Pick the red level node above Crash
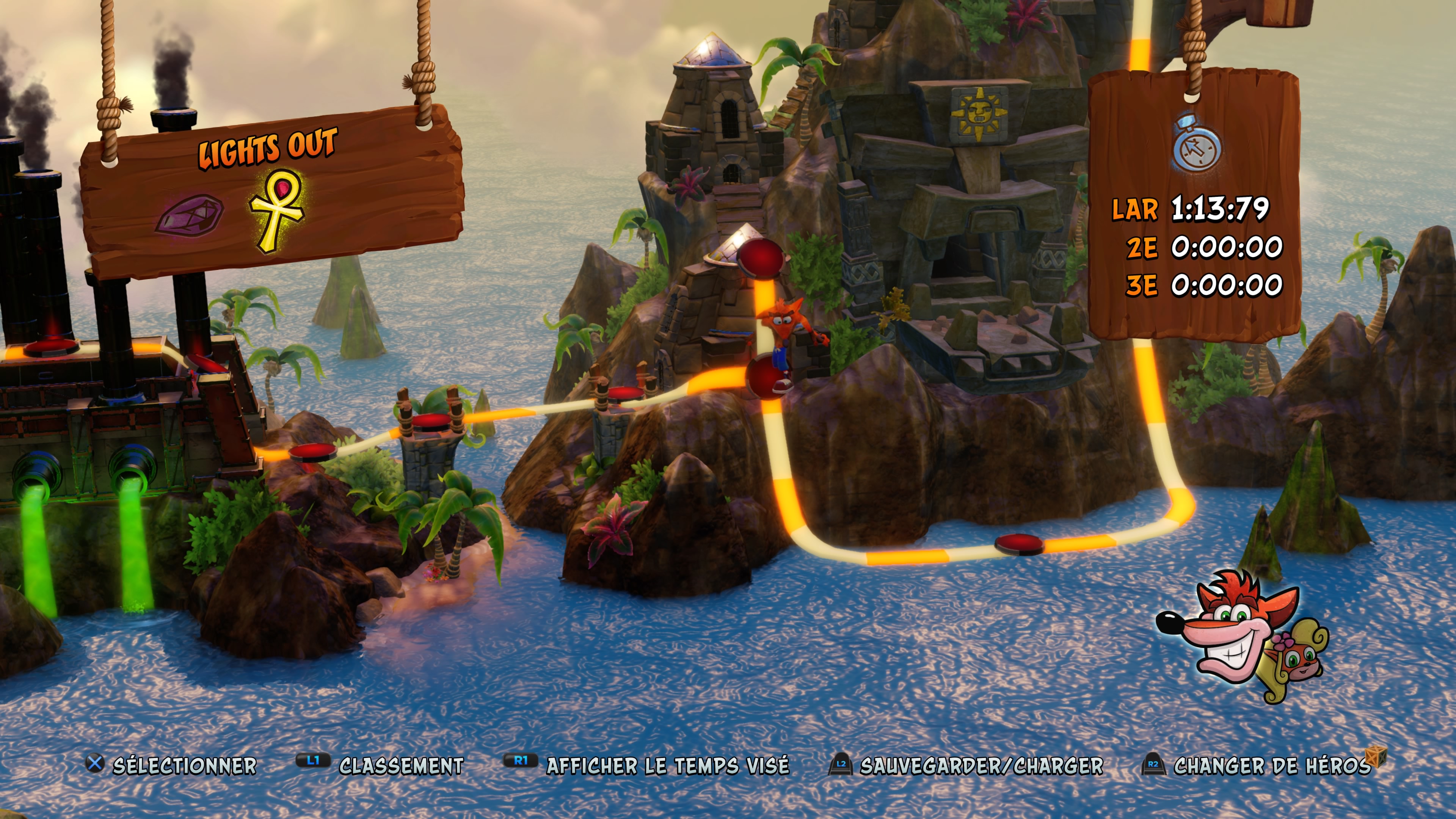 (761, 257)
